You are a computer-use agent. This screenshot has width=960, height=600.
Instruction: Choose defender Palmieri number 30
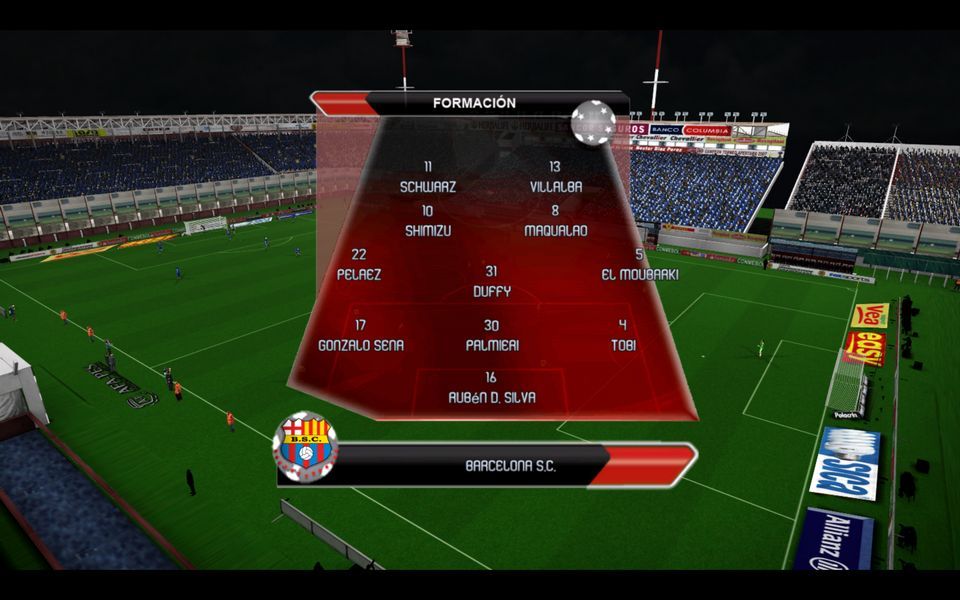(x=491, y=335)
